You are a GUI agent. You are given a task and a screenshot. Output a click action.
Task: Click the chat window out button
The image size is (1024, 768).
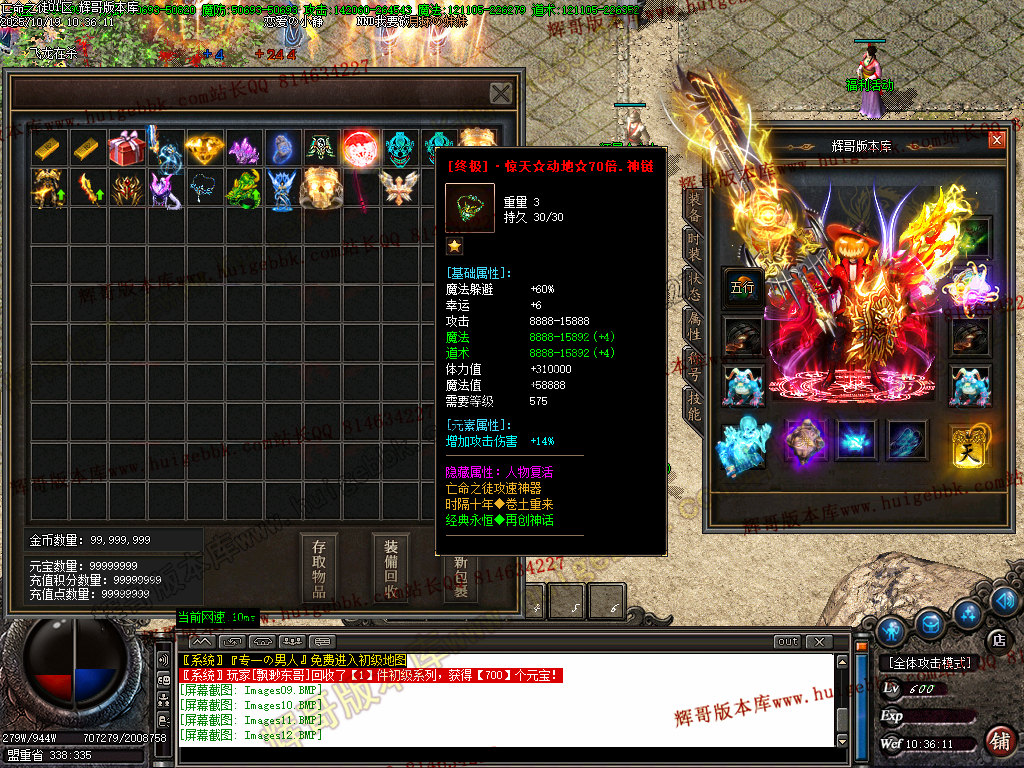pos(788,641)
